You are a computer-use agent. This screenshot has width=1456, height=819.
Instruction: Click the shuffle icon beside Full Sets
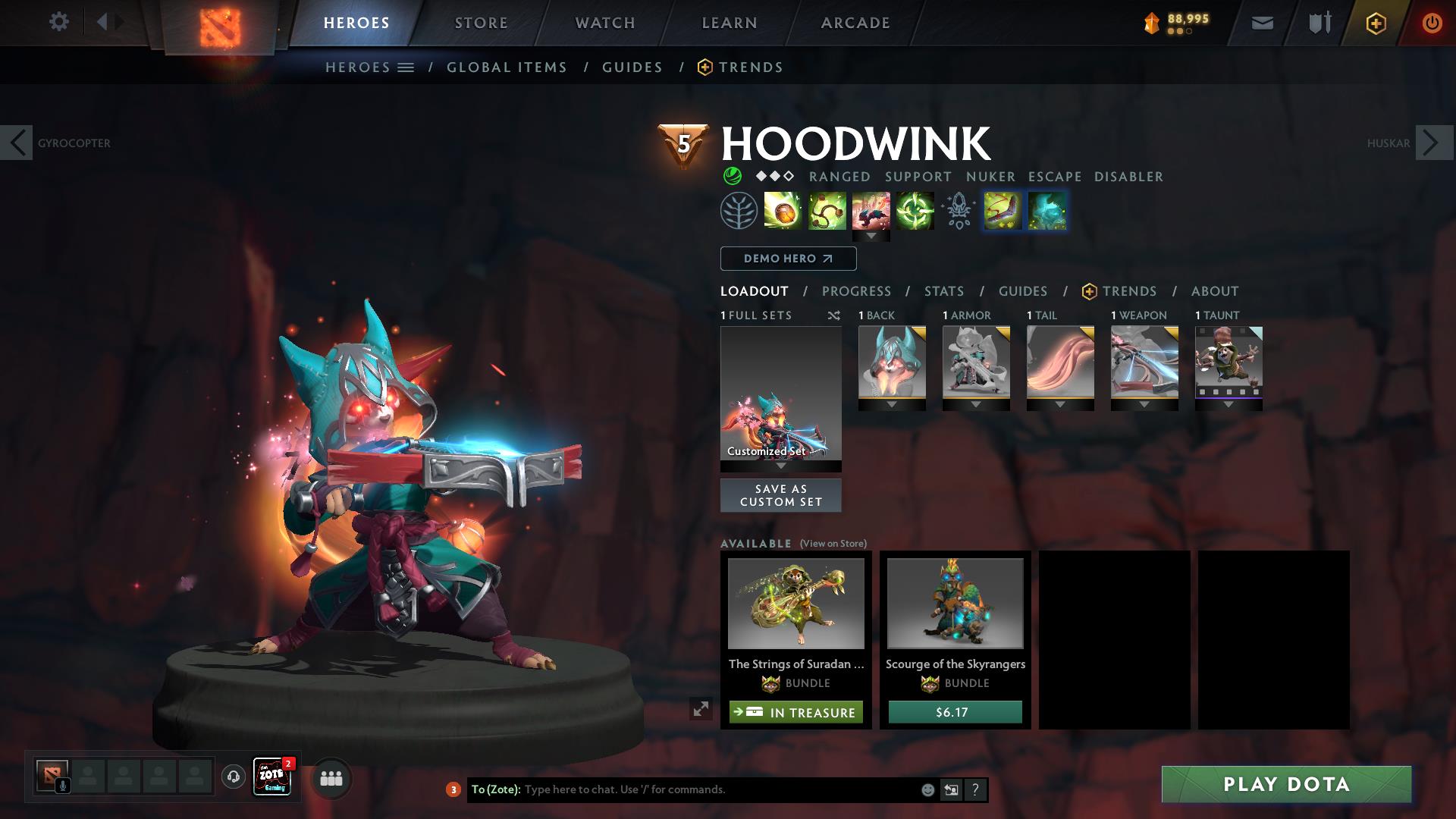click(834, 315)
